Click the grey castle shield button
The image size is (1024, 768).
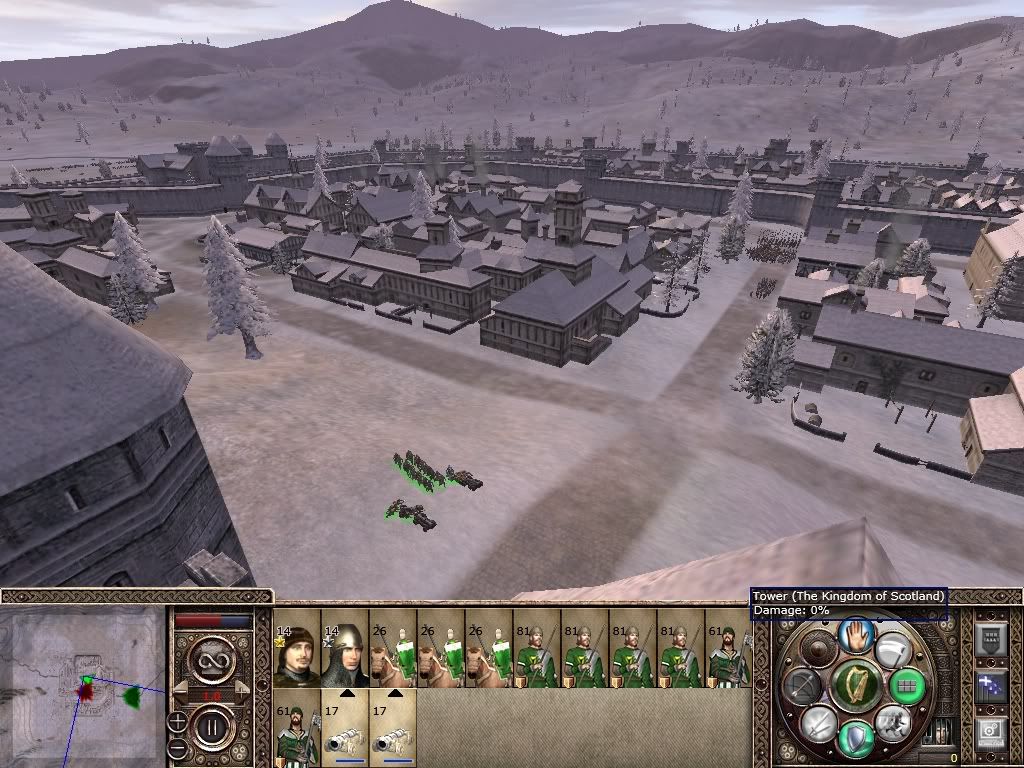pyautogui.click(x=988, y=638)
